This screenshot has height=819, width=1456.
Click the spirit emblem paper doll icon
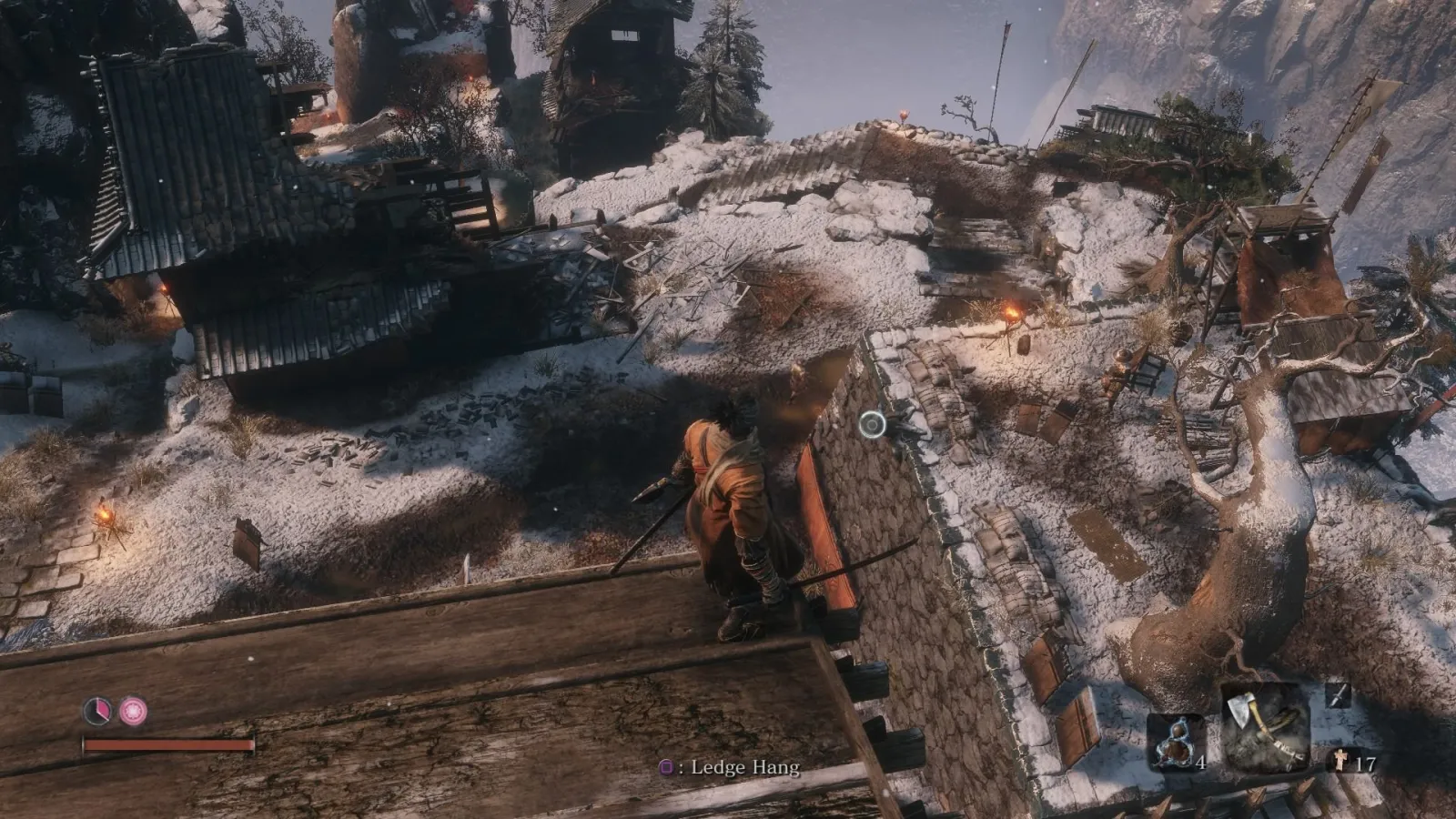coord(1341,763)
